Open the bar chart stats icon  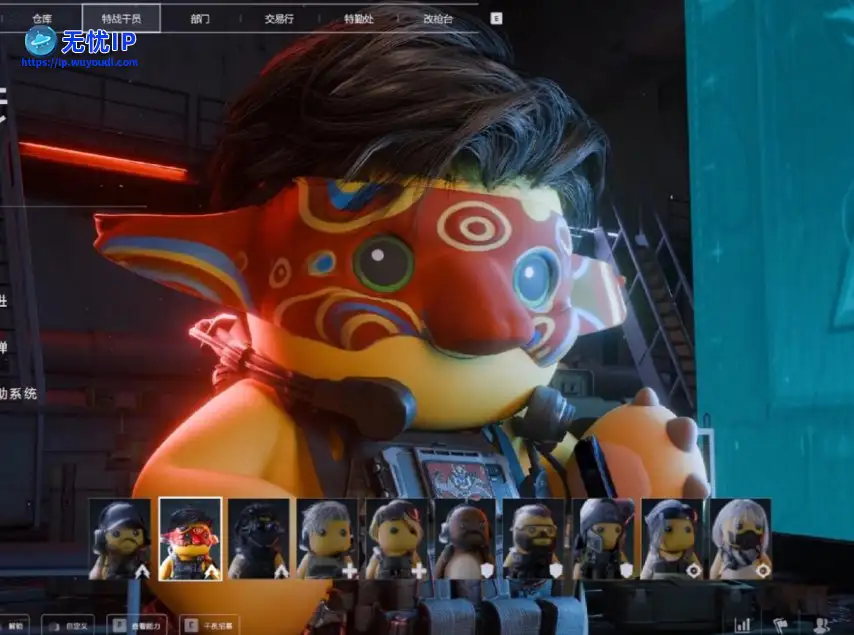[743, 624]
